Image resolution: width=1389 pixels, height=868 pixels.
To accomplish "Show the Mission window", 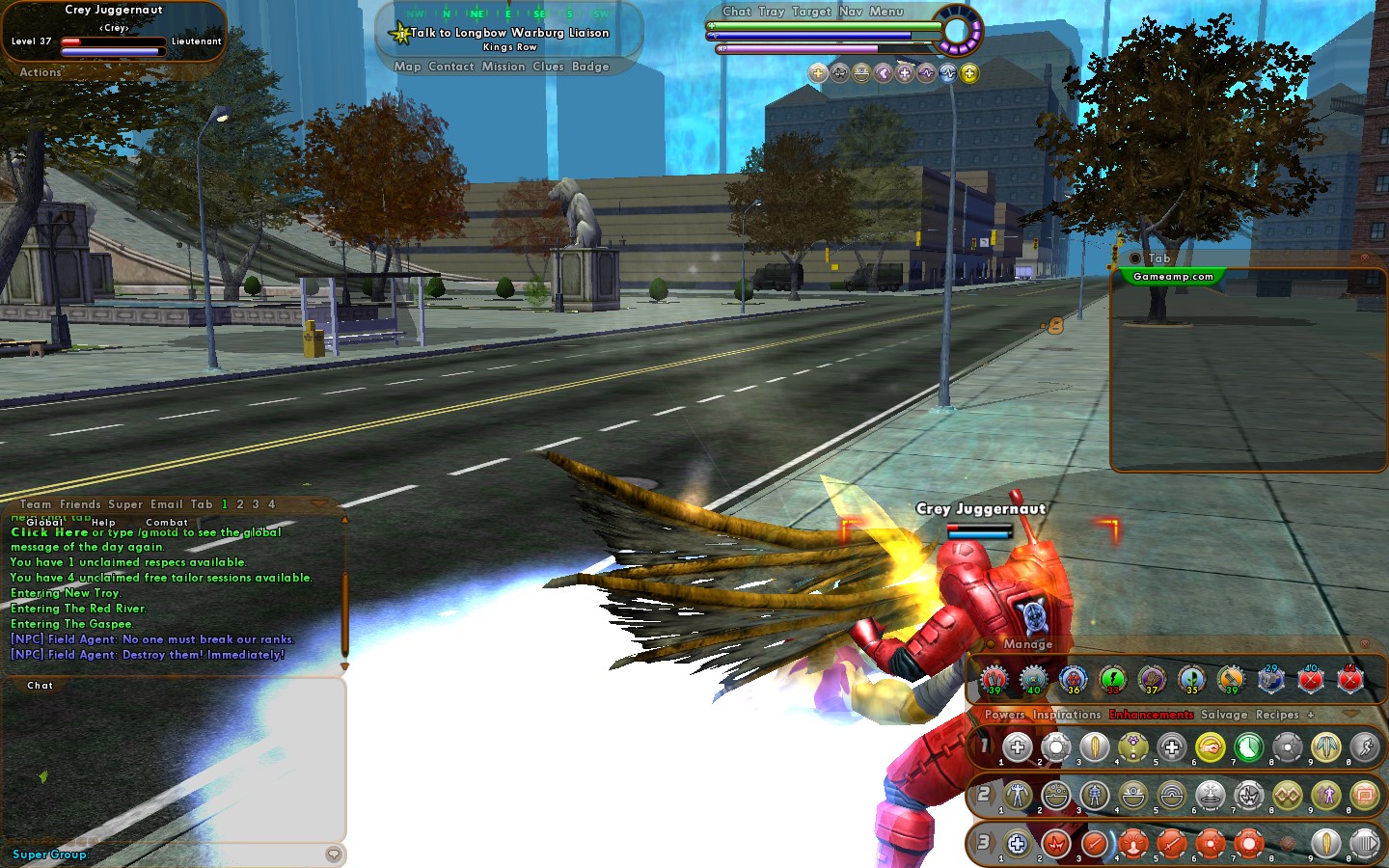I will coord(504,67).
